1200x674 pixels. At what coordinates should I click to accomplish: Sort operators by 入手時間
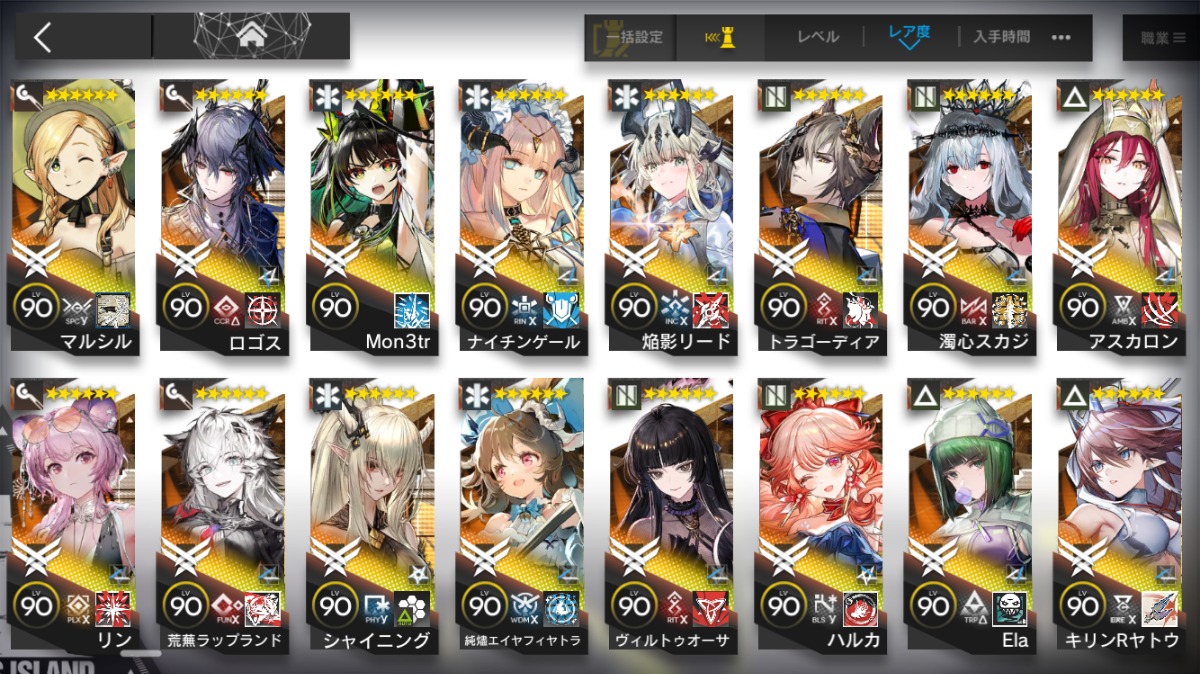point(1000,37)
